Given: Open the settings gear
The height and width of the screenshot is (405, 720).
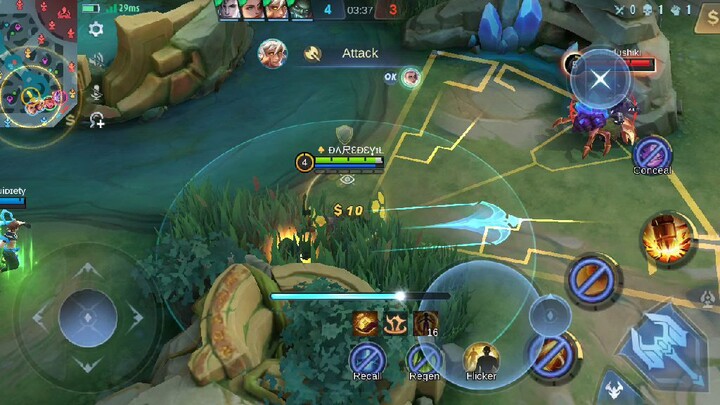Looking at the screenshot, I should click(x=96, y=29).
